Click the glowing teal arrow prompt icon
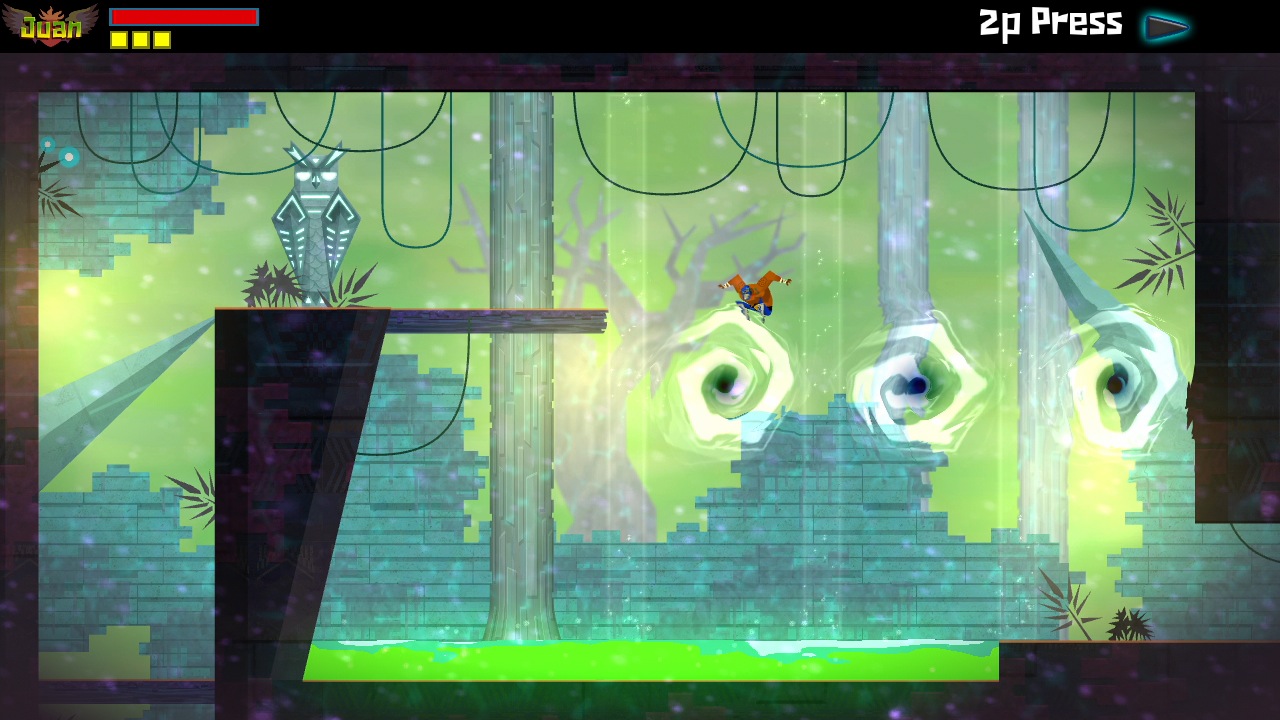This screenshot has height=720, width=1280. [x=1165, y=25]
